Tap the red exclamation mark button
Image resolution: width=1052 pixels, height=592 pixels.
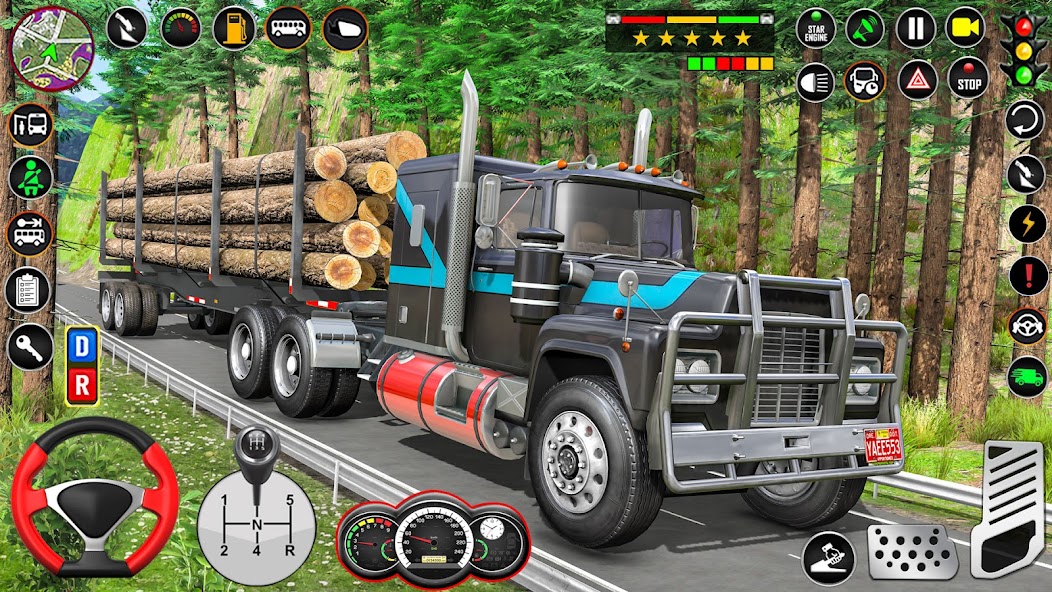point(1028,275)
